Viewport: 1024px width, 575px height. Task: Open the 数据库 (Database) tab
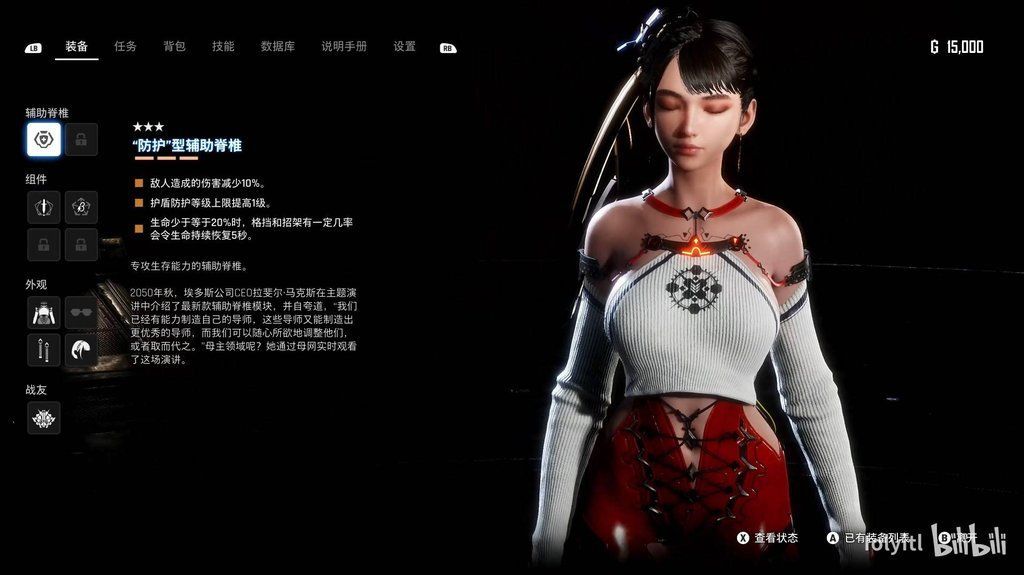(277, 46)
